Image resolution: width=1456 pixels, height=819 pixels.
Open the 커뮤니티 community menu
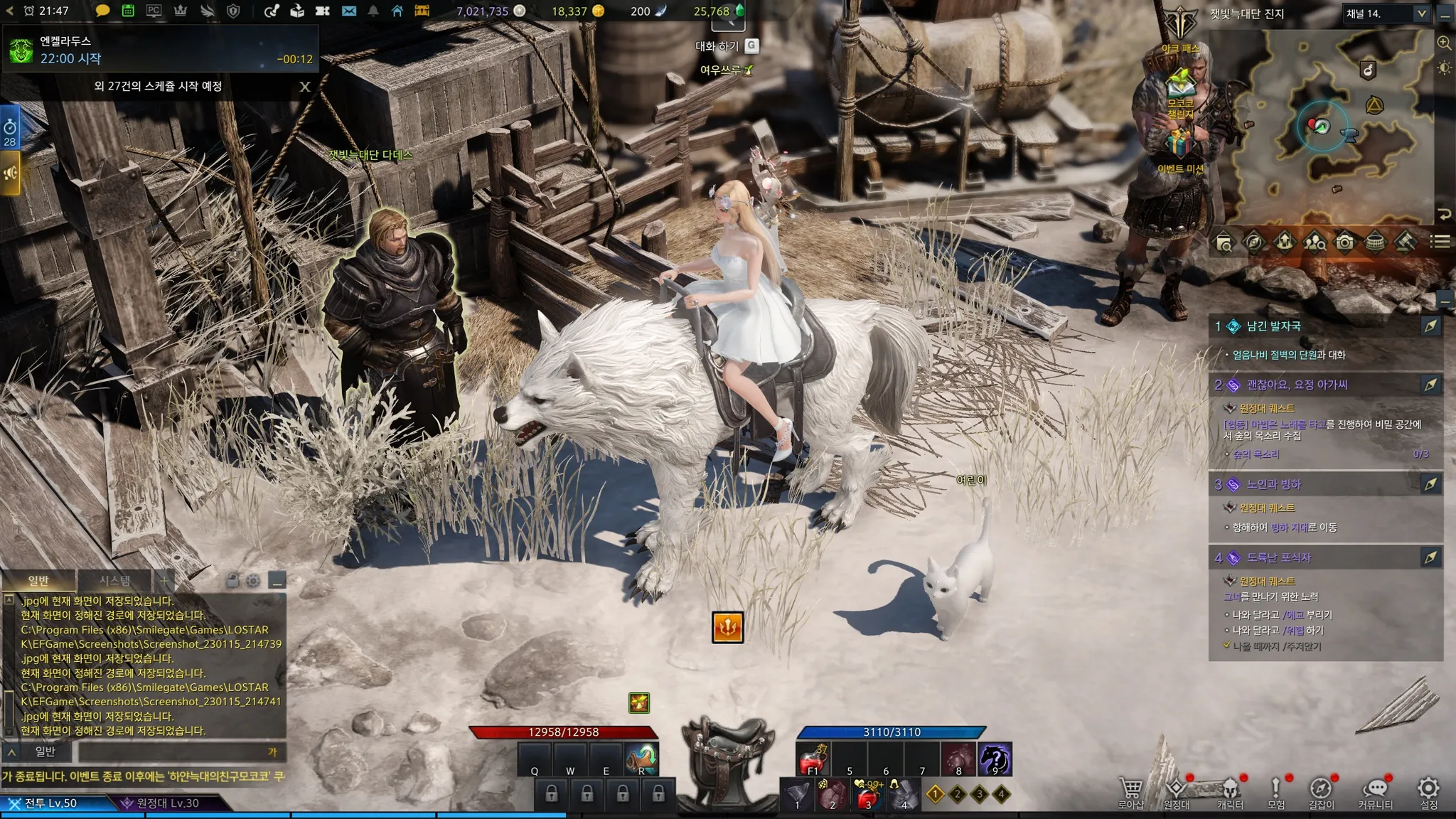[x=1376, y=792]
